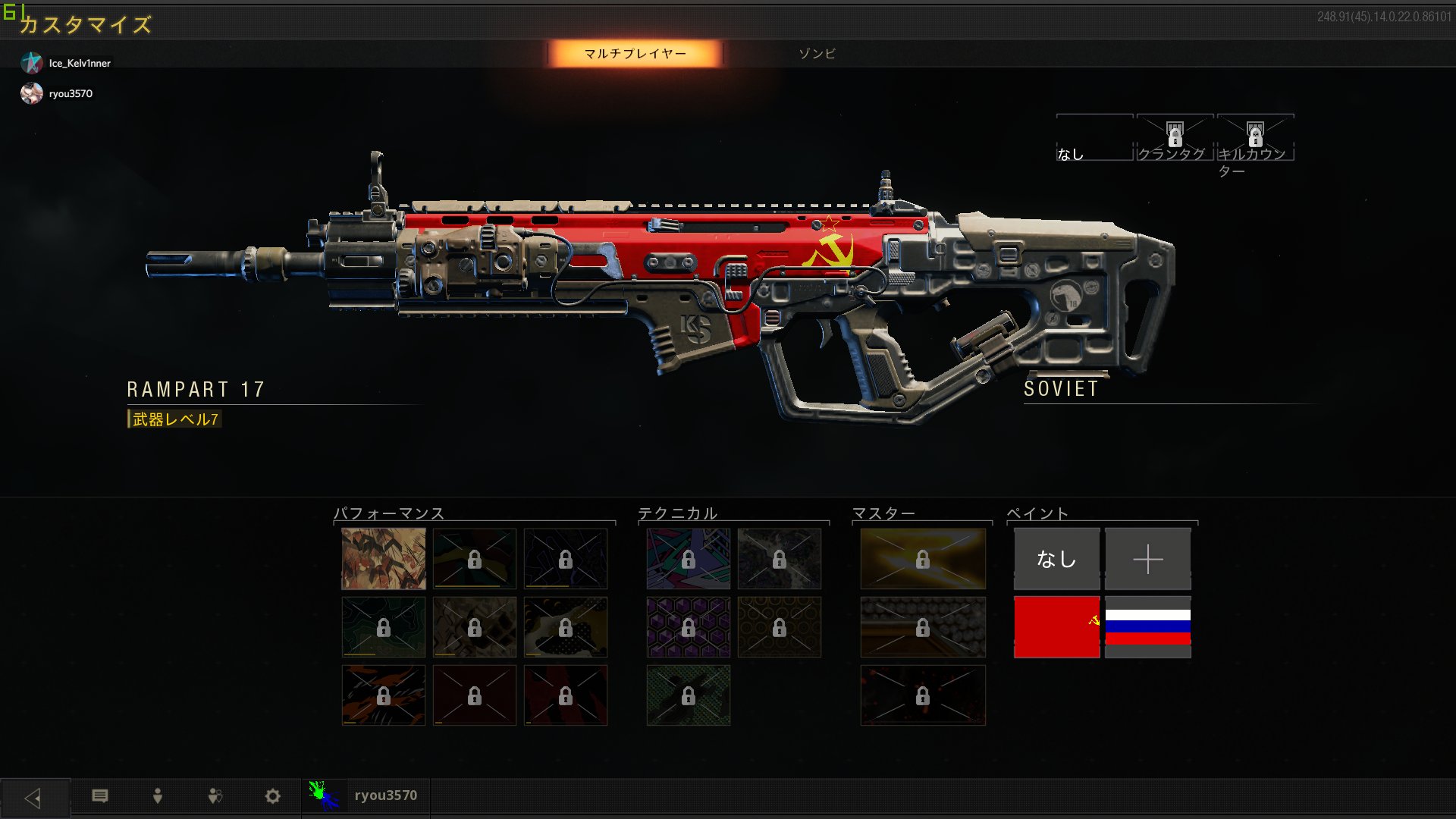Open the single person icon
The image size is (1456, 819).
[158, 795]
